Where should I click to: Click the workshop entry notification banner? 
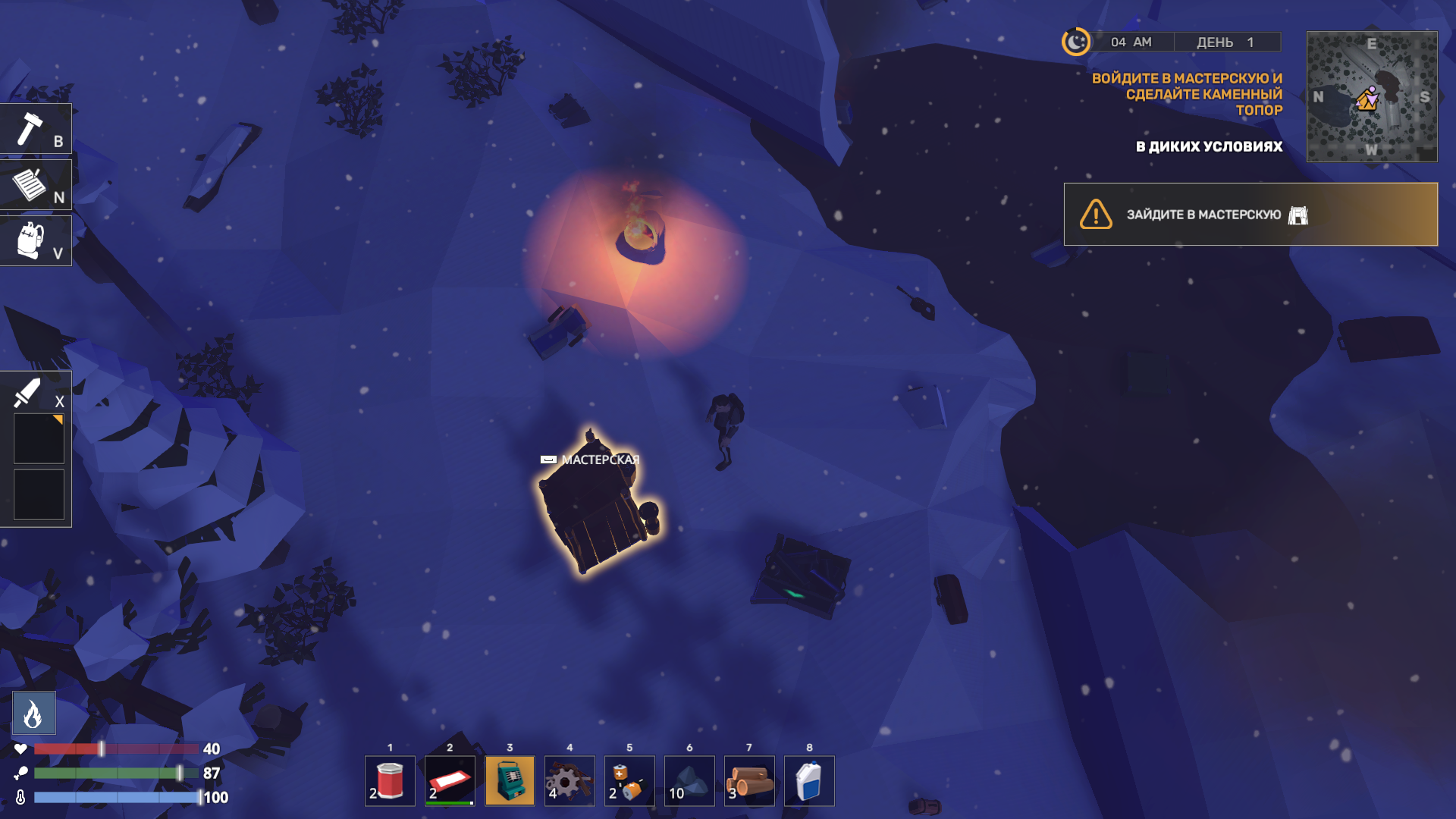click(1250, 215)
